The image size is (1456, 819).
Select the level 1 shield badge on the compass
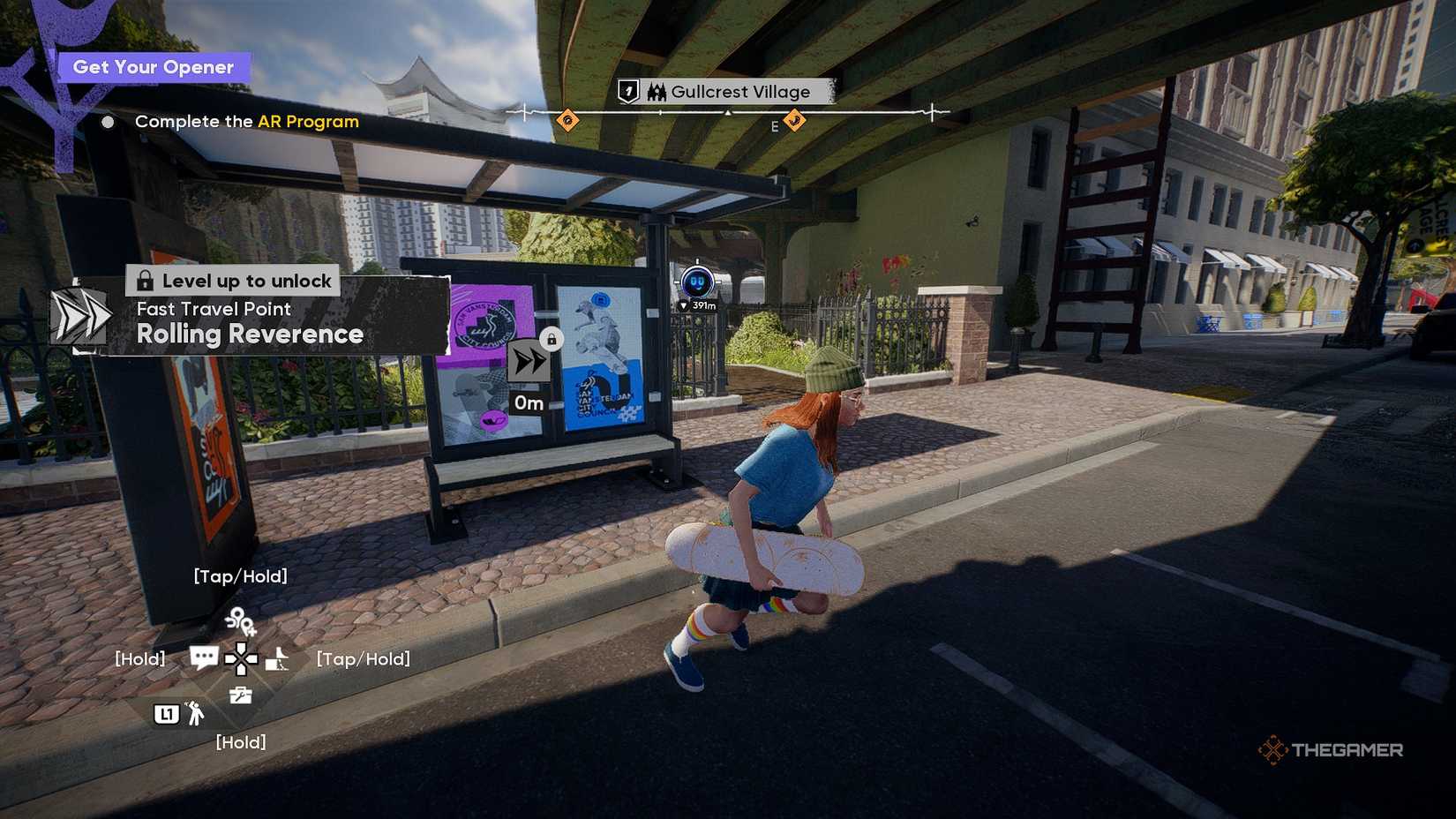tap(627, 91)
